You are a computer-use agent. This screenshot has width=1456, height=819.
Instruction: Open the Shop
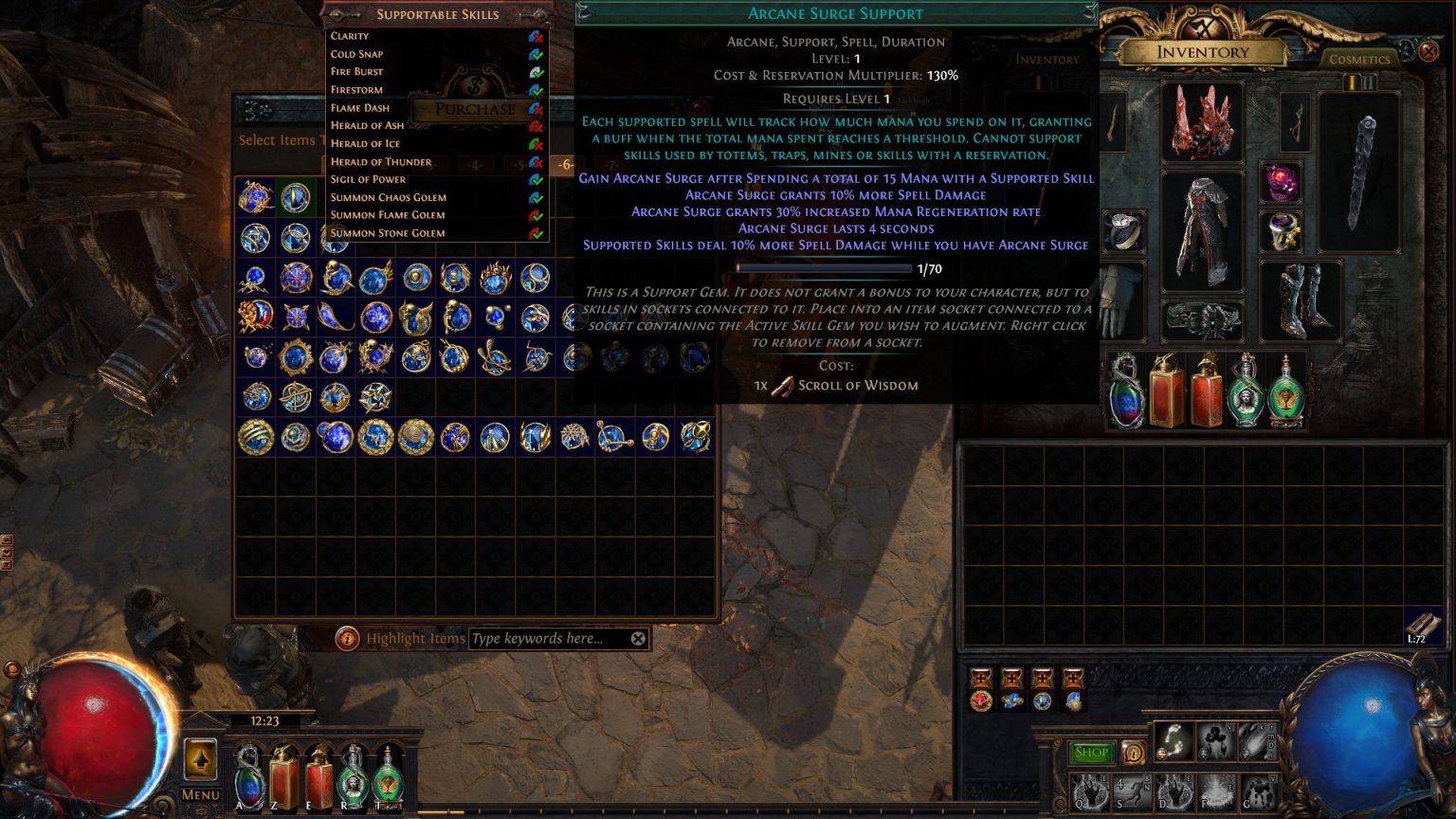pyautogui.click(x=1090, y=752)
